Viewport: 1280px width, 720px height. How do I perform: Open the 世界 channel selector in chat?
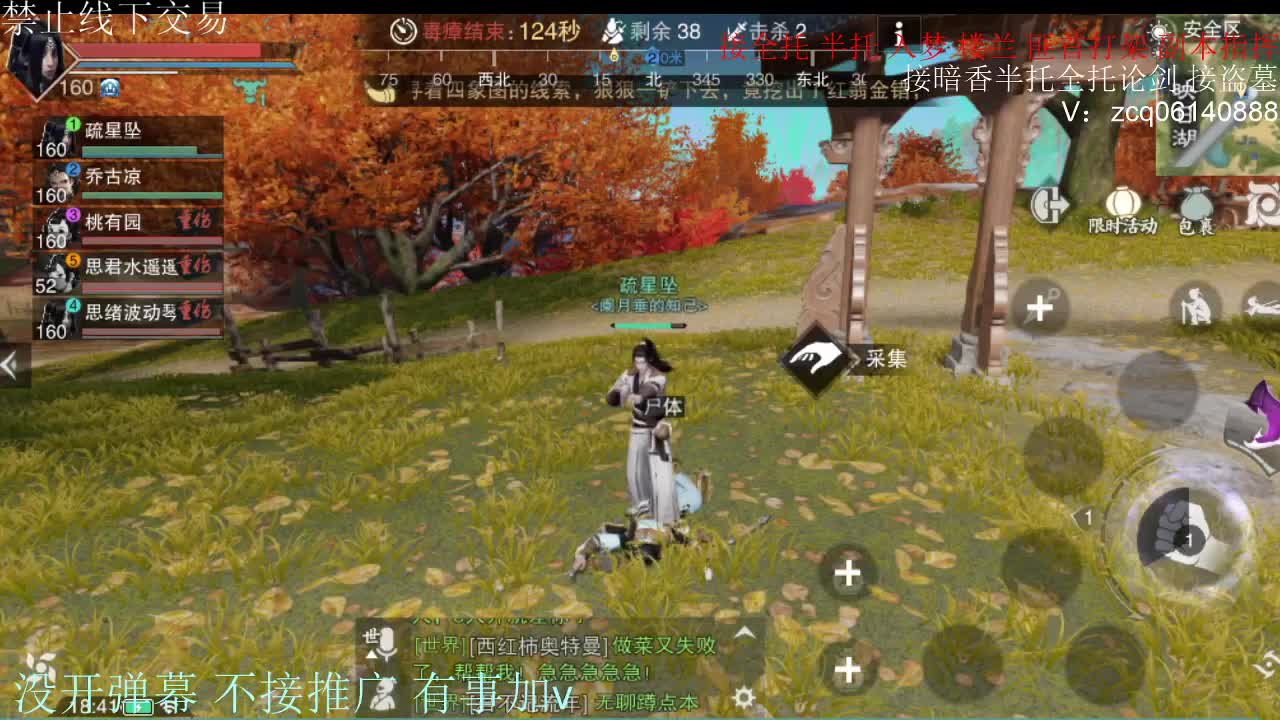point(371,638)
